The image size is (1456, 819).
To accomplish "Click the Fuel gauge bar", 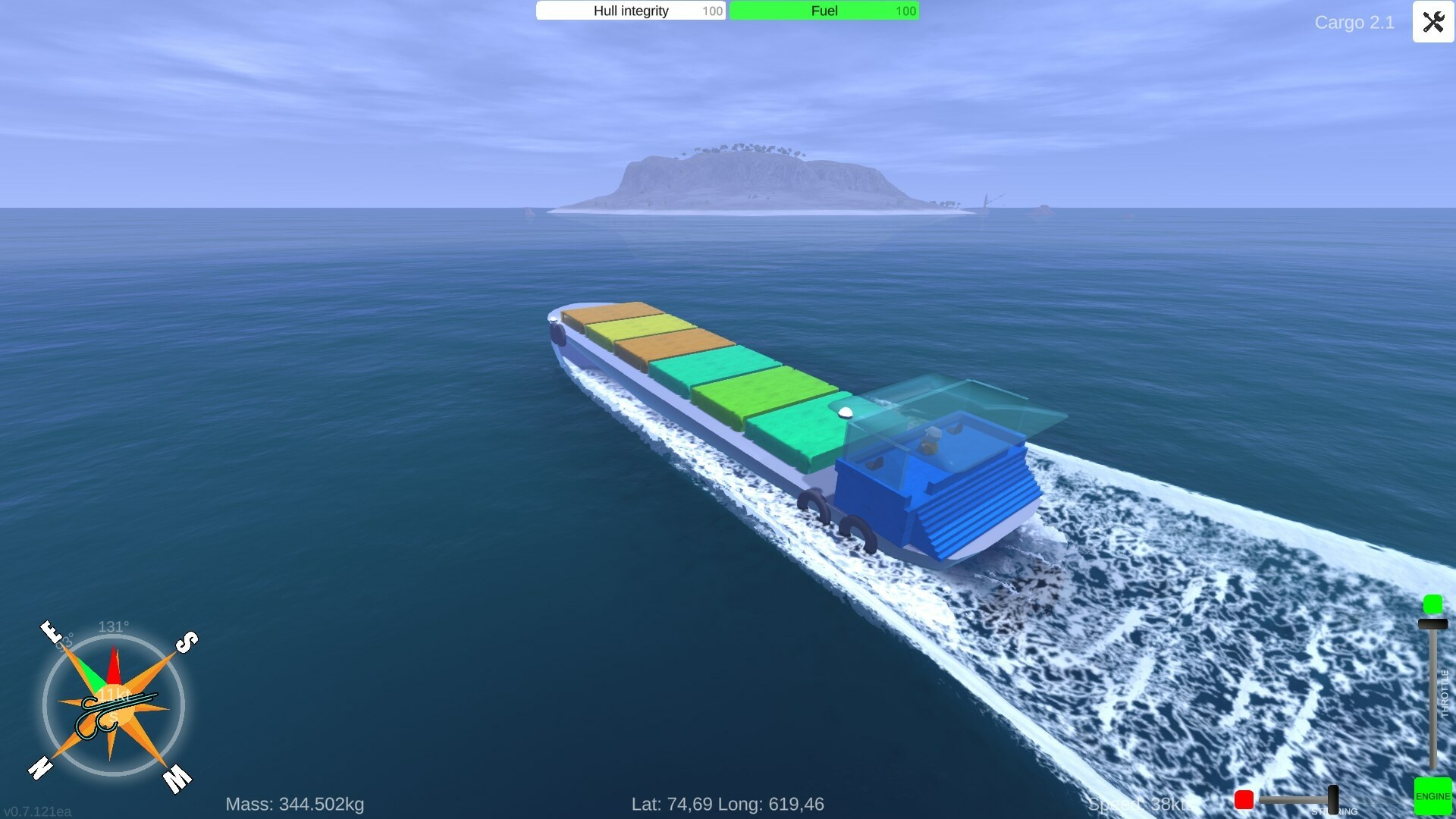I will (x=823, y=11).
